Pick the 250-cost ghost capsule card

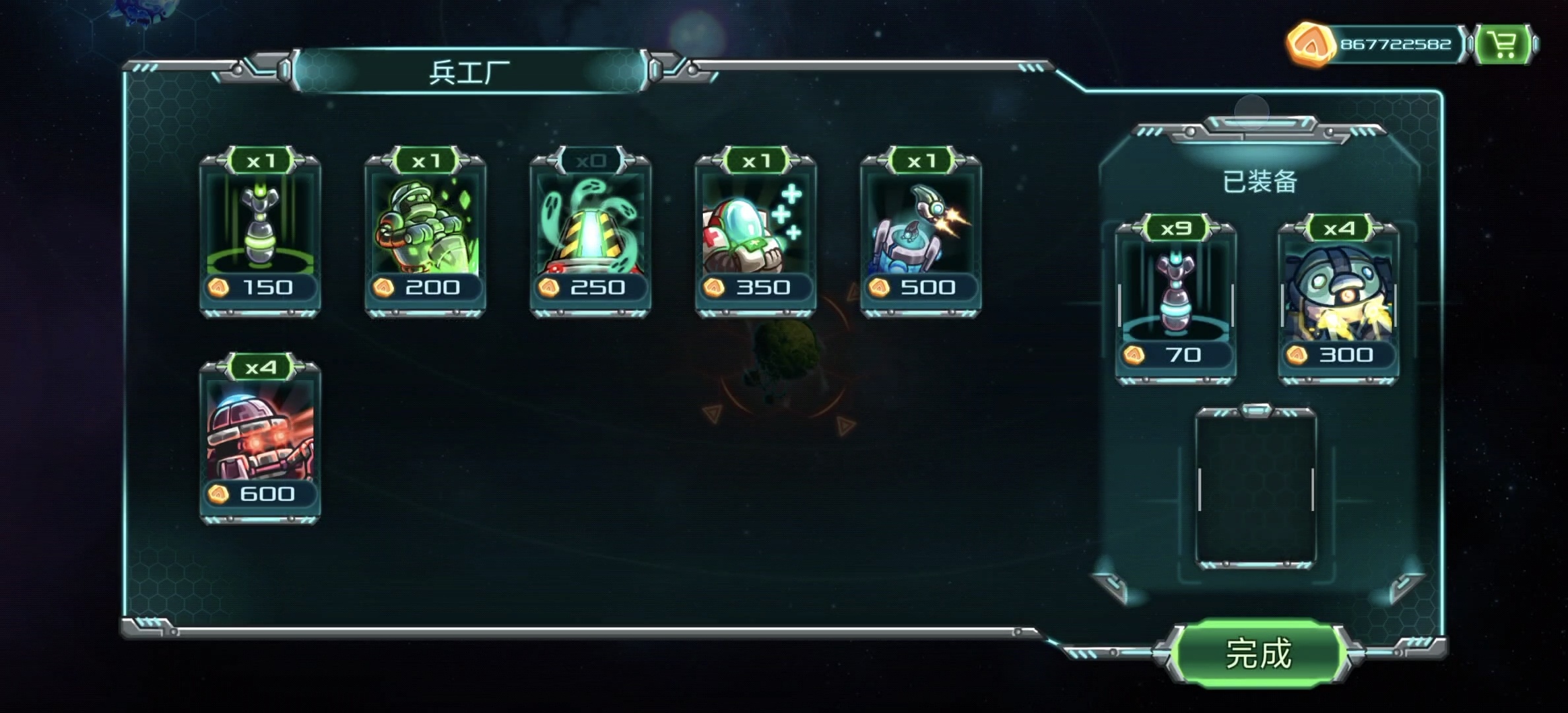tap(591, 234)
